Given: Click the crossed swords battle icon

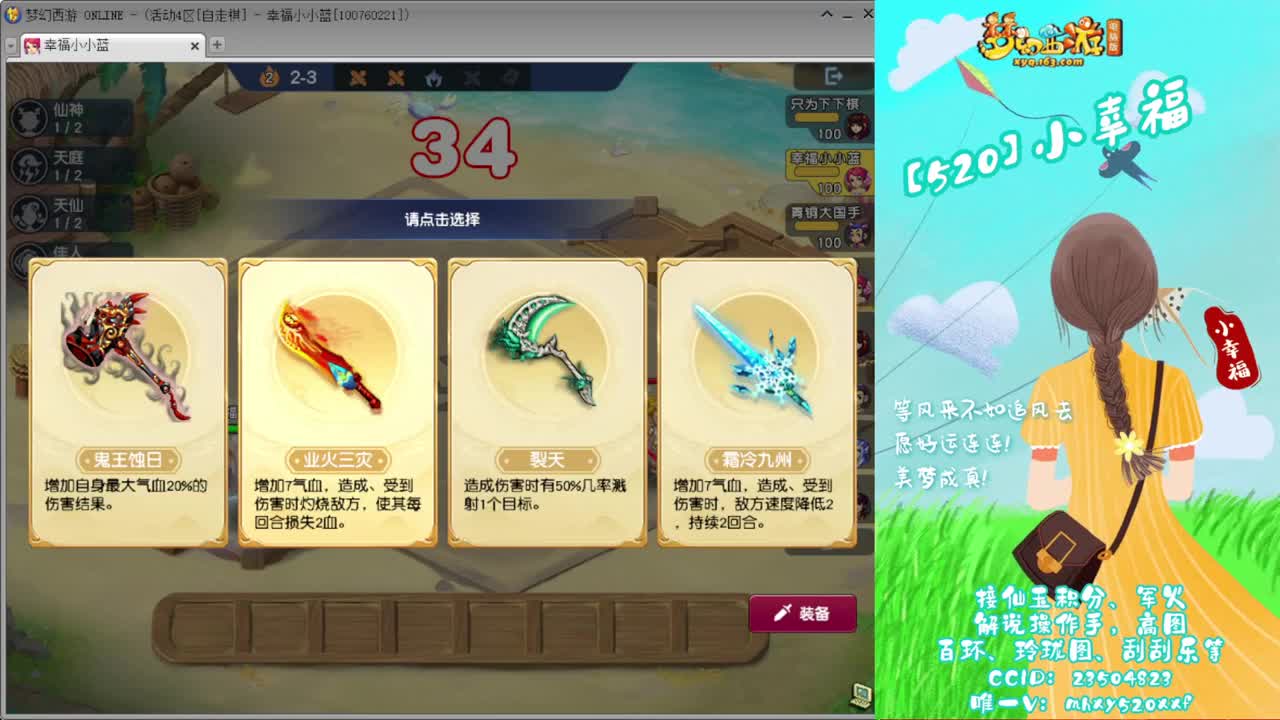Looking at the screenshot, I should [x=356, y=78].
